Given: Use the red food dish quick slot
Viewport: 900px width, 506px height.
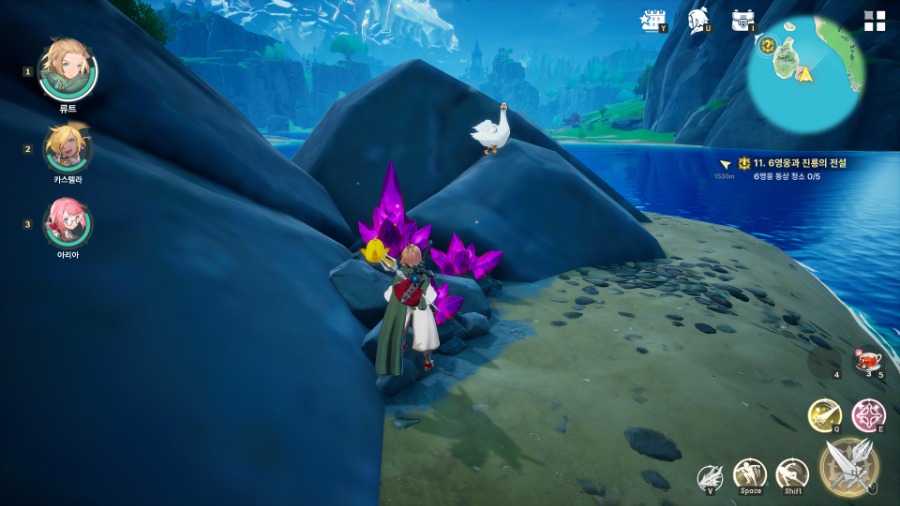Looking at the screenshot, I should [868, 360].
